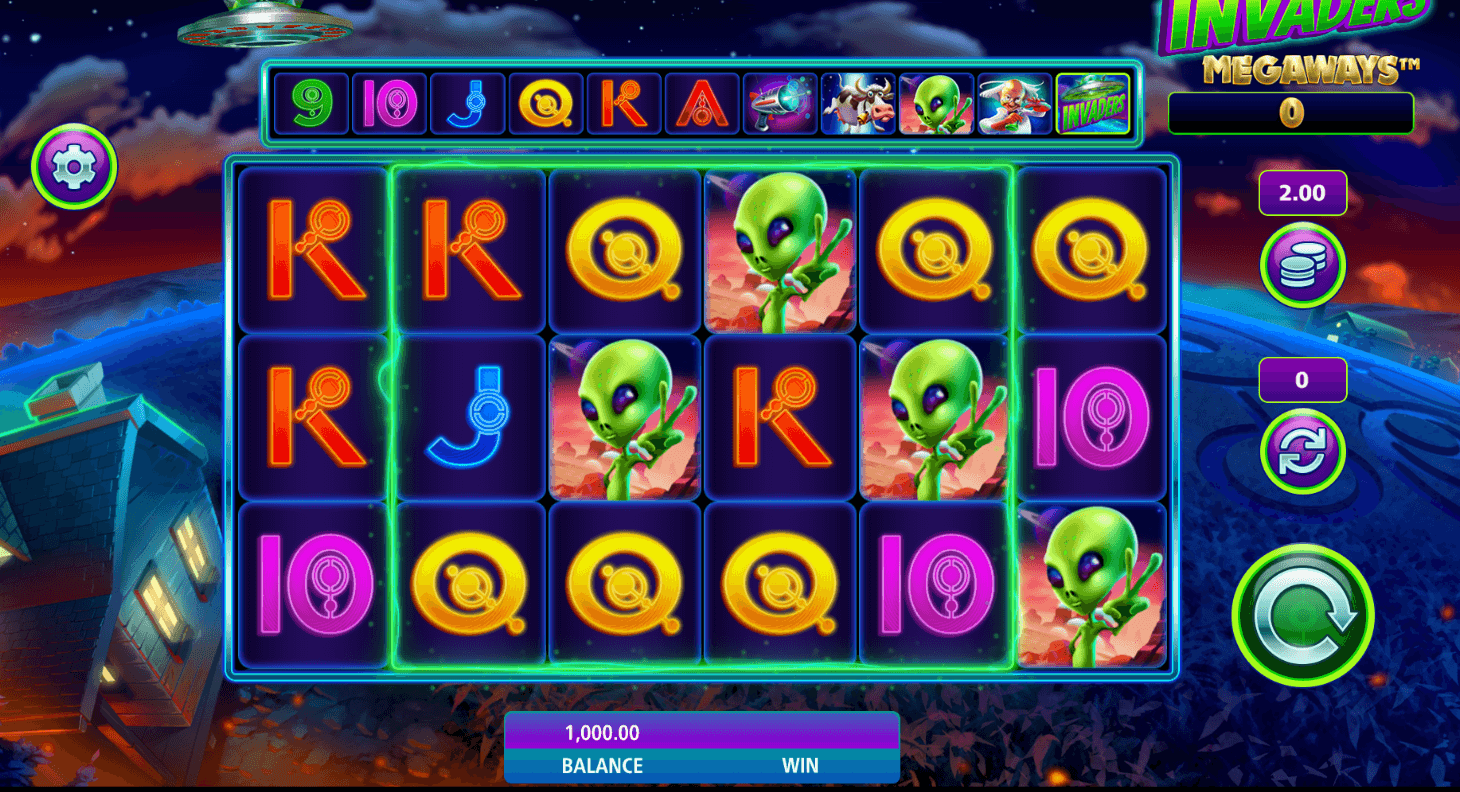Open the settings gear menu

point(74,166)
